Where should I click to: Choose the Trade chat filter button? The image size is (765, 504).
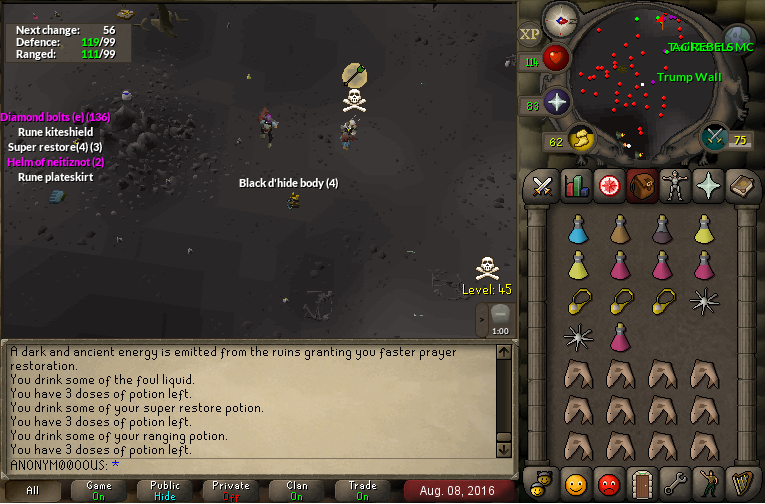click(363, 490)
